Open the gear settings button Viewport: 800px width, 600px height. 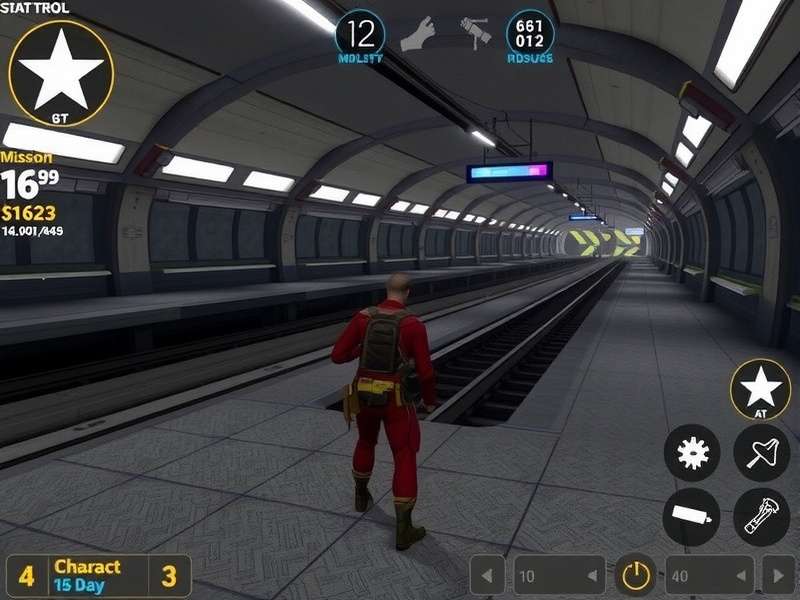tap(691, 453)
